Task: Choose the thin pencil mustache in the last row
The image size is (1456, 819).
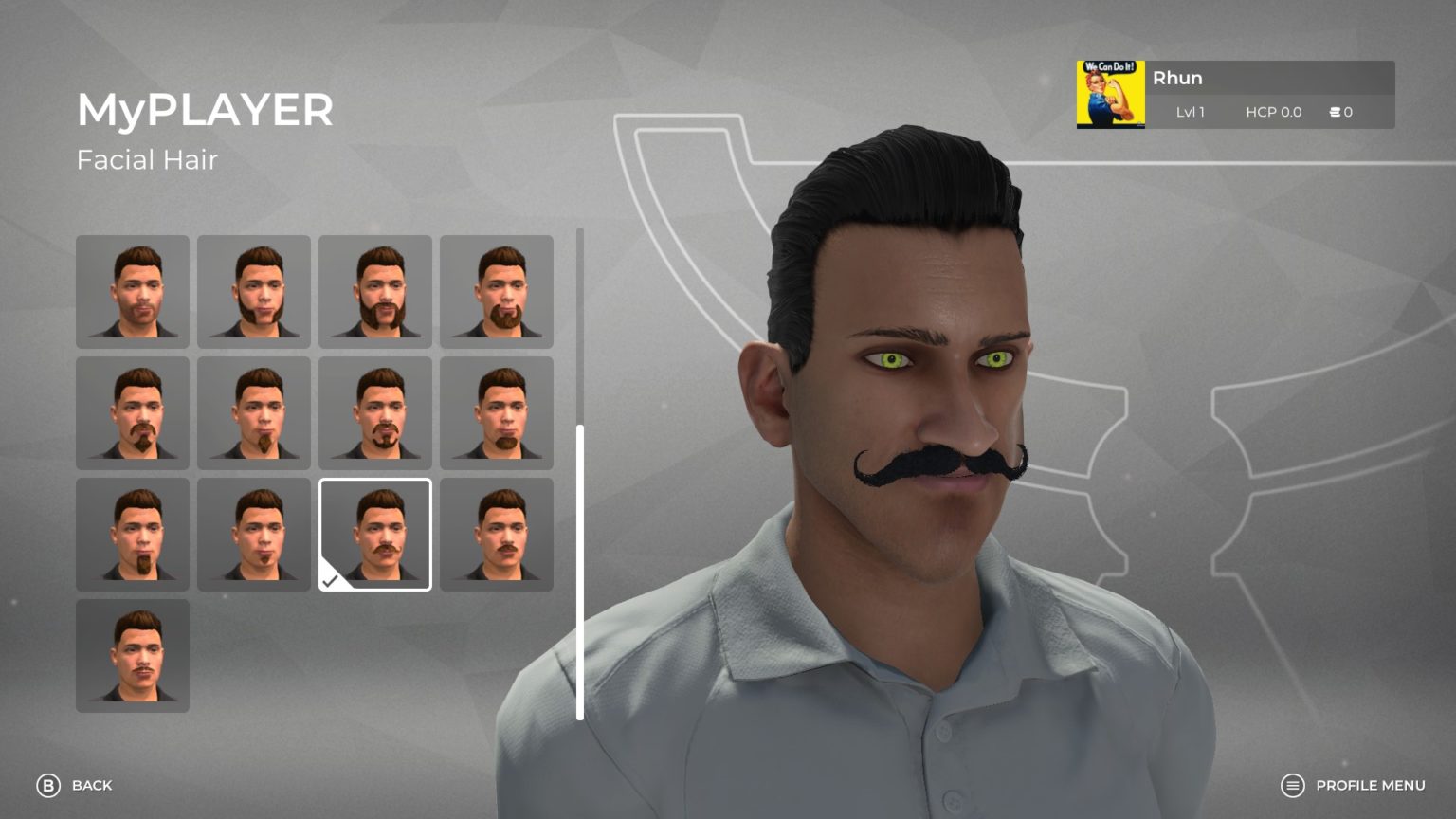Action: coord(133,656)
